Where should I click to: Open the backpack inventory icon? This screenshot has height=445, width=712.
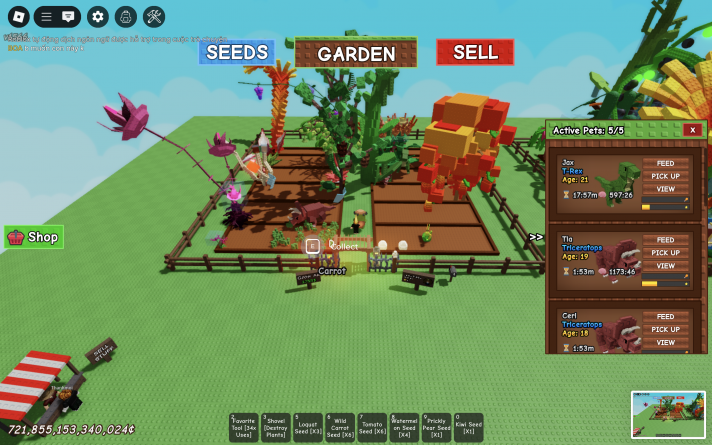click(x=125, y=16)
